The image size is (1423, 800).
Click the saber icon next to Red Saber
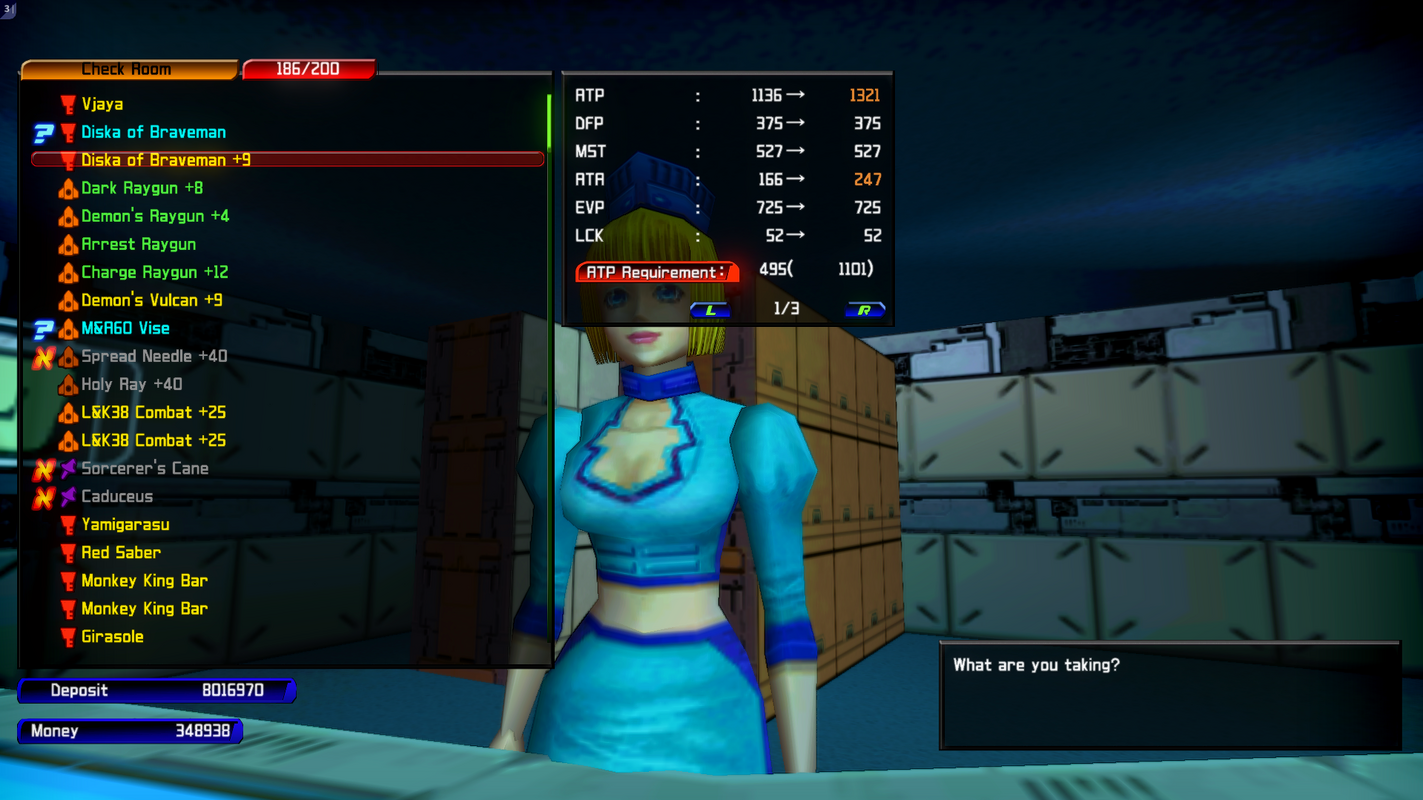(67, 552)
